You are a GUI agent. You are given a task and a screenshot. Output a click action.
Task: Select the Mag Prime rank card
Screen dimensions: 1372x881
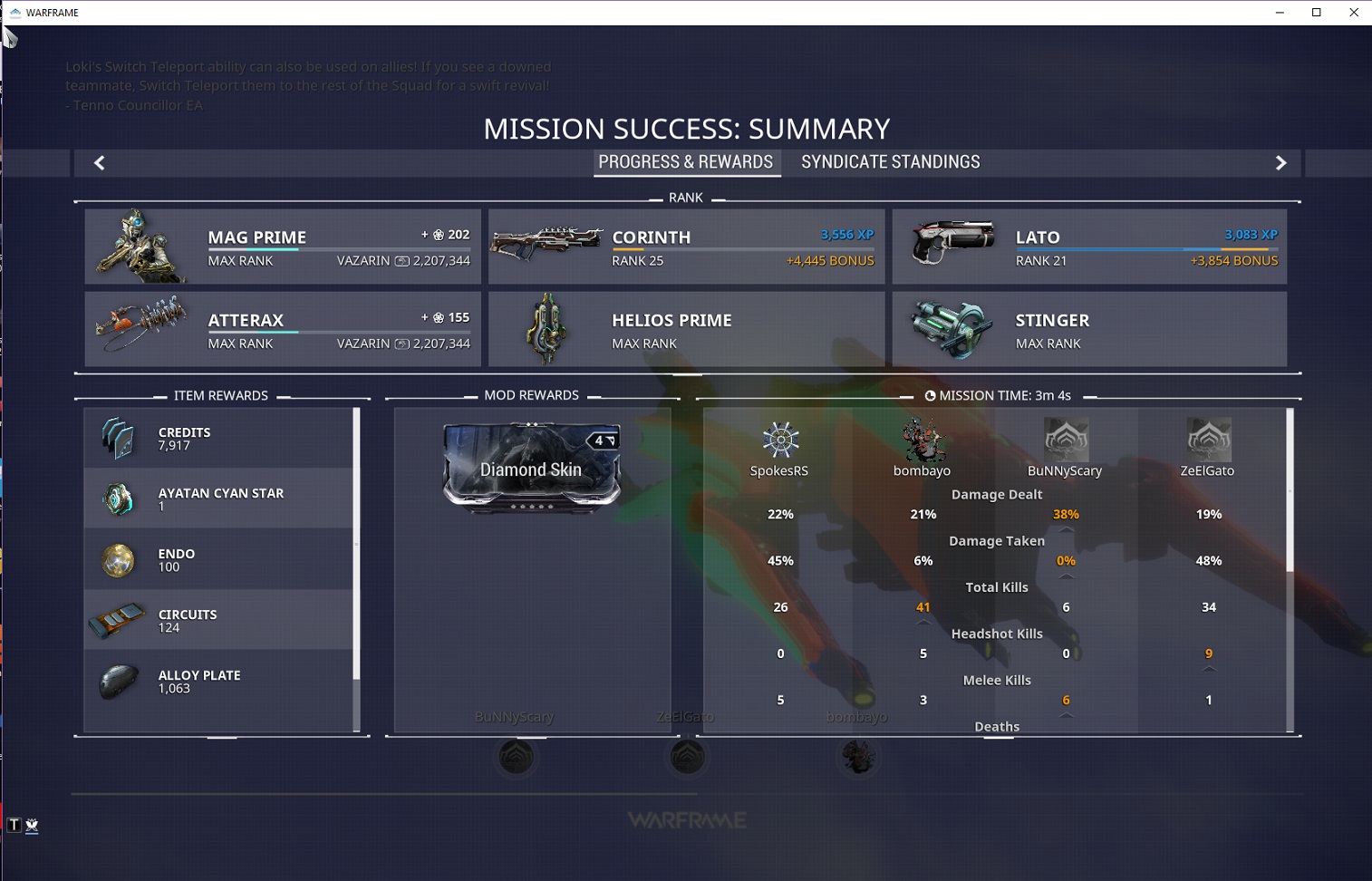[283, 247]
